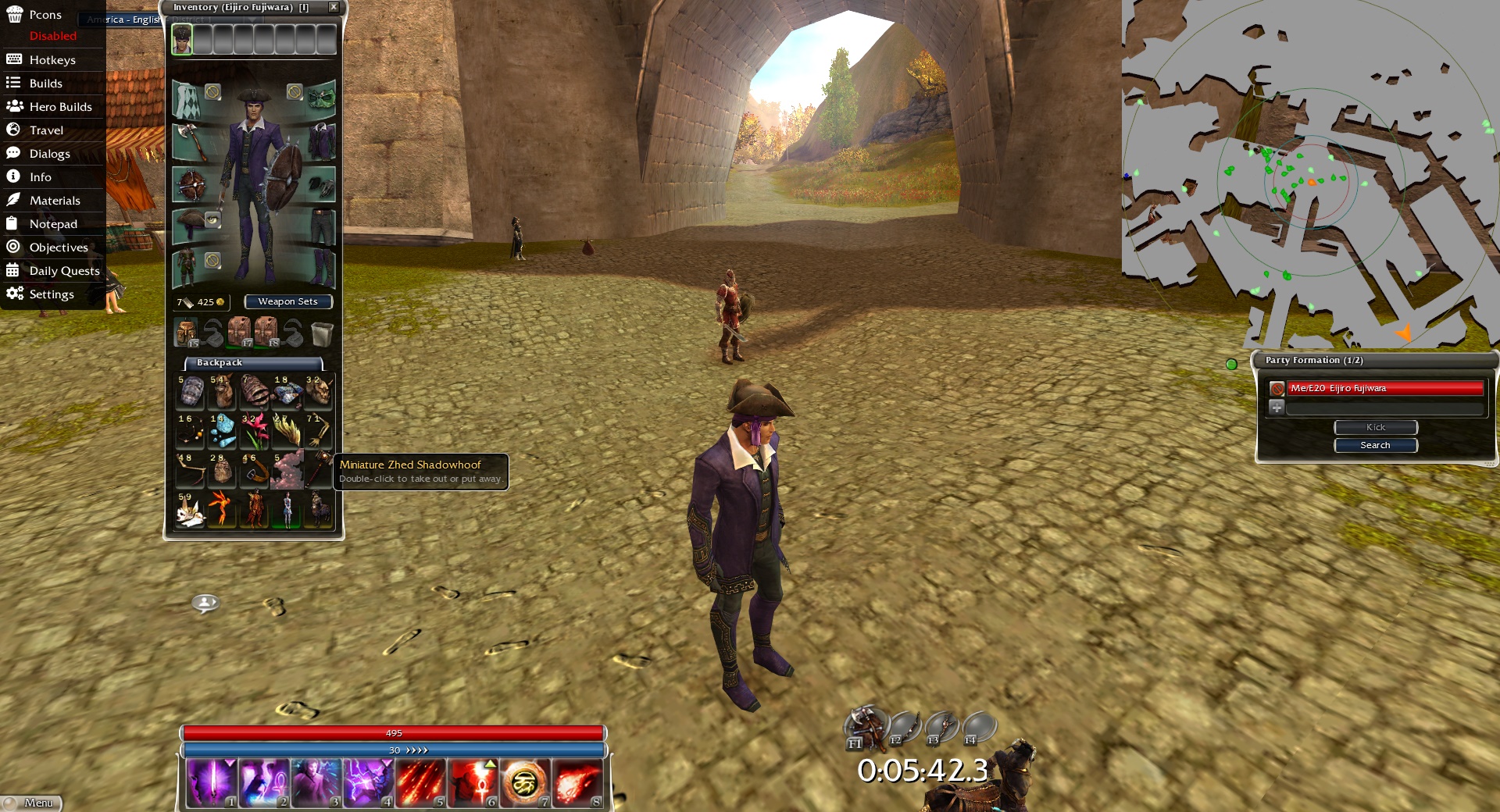Close the Inventory window

tap(334, 7)
